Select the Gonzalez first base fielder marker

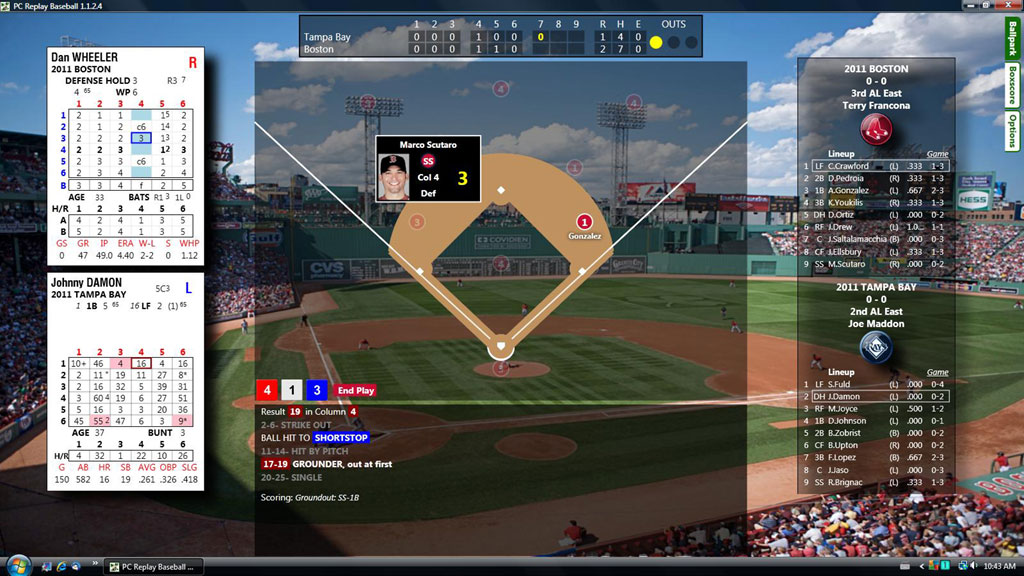tap(585, 223)
